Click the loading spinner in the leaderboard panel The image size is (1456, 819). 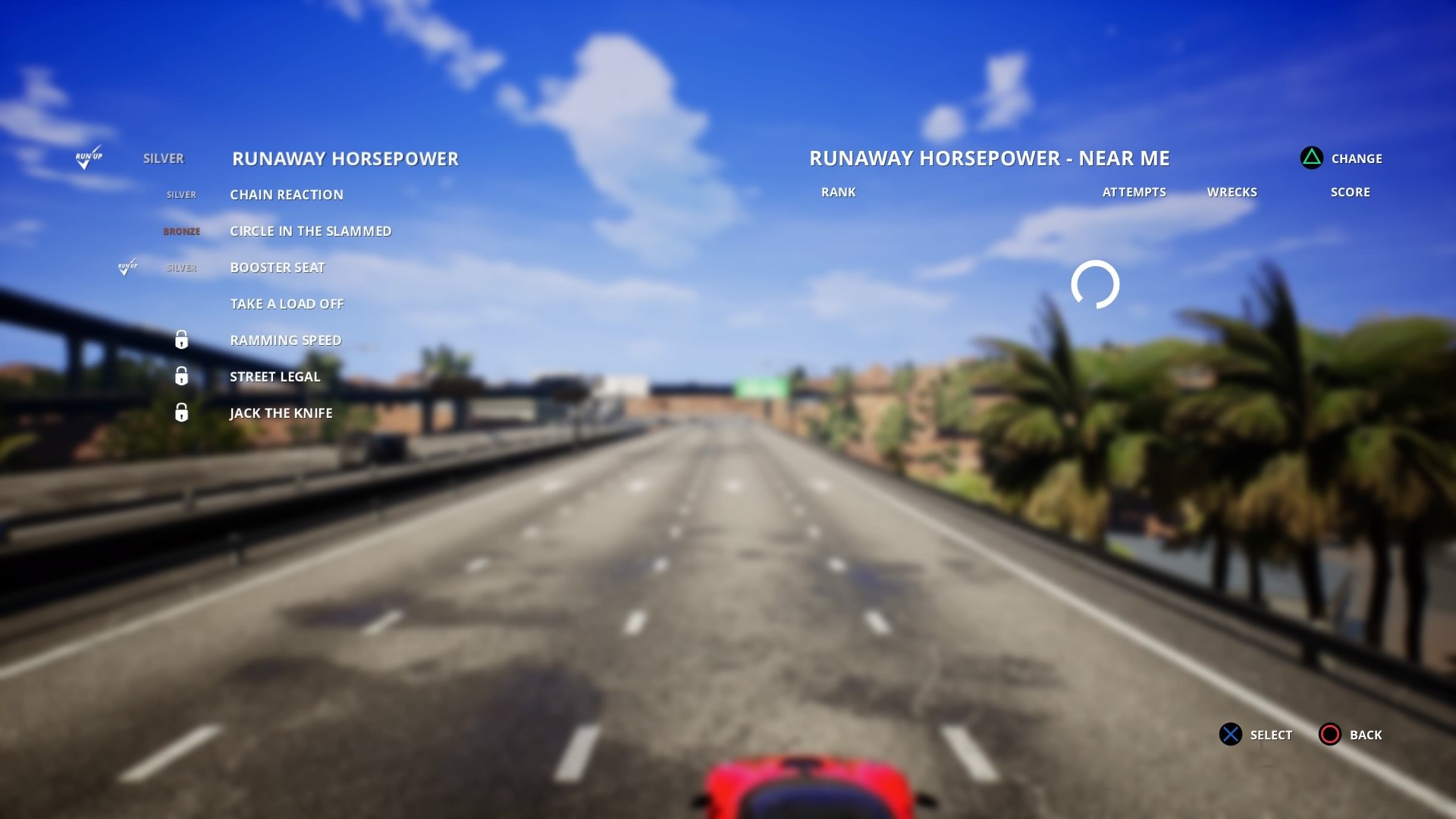point(1095,286)
